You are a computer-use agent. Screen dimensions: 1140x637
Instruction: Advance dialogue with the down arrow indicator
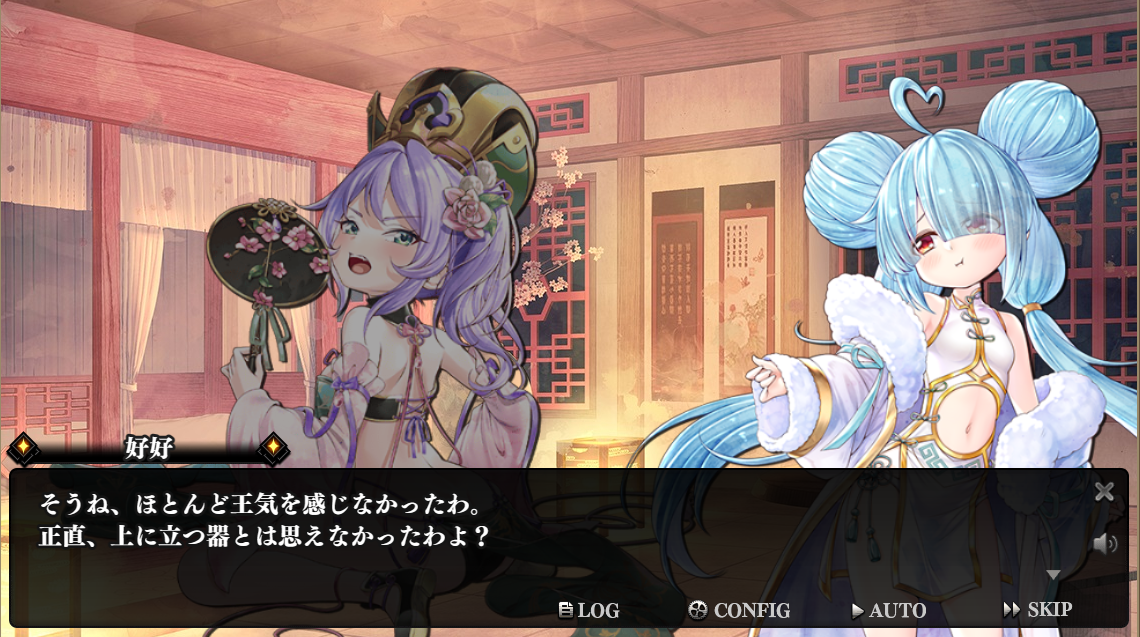[x=1052, y=575]
